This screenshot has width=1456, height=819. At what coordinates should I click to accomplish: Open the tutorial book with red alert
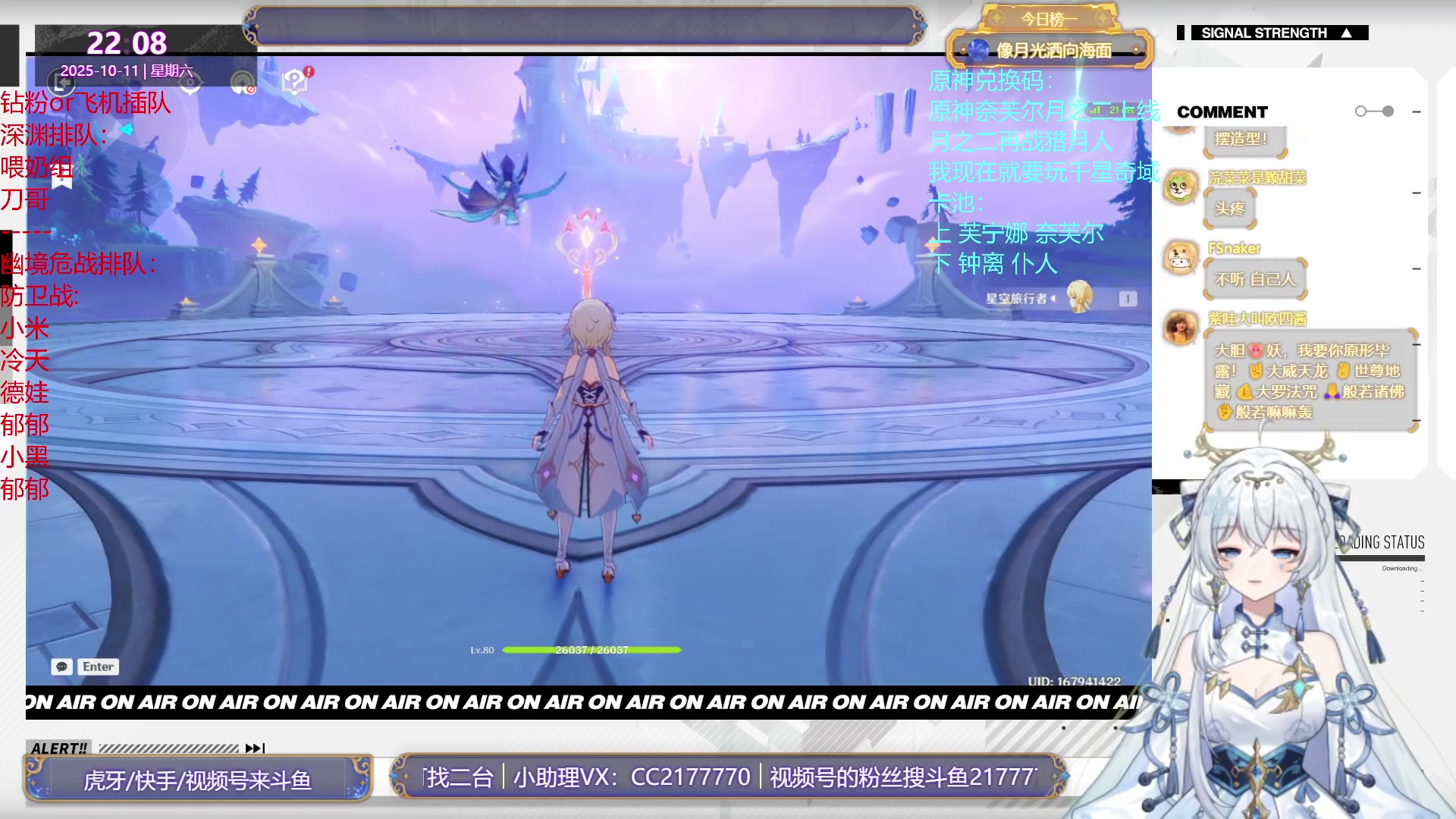295,80
